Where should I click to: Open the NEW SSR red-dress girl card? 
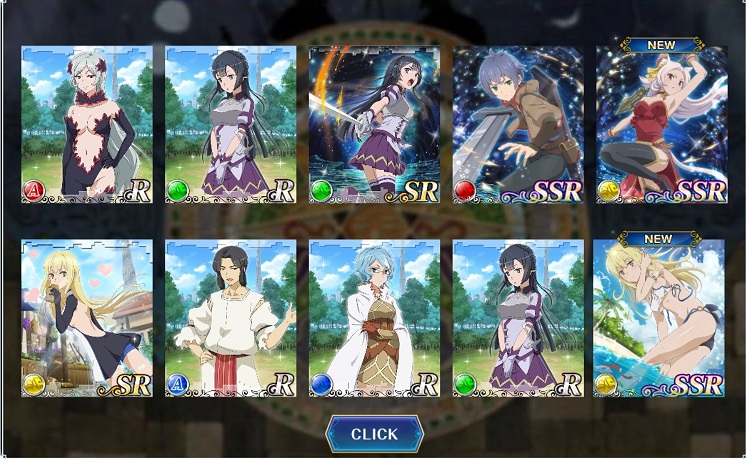[661, 124]
